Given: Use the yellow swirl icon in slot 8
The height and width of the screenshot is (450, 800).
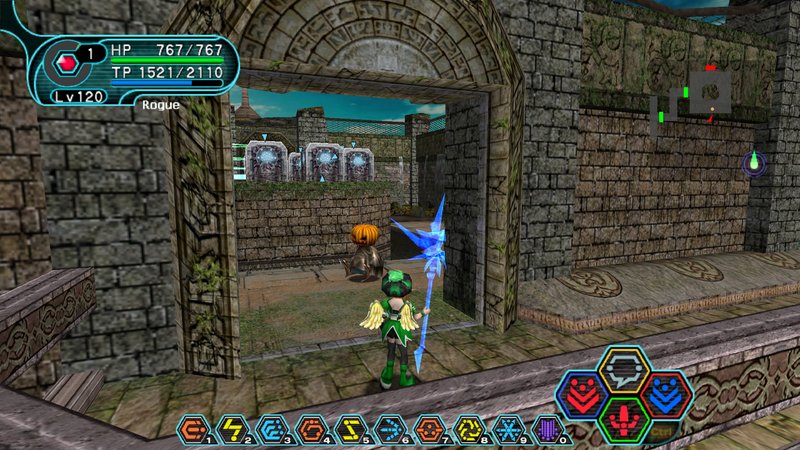Looking at the screenshot, I should (466, 429).
